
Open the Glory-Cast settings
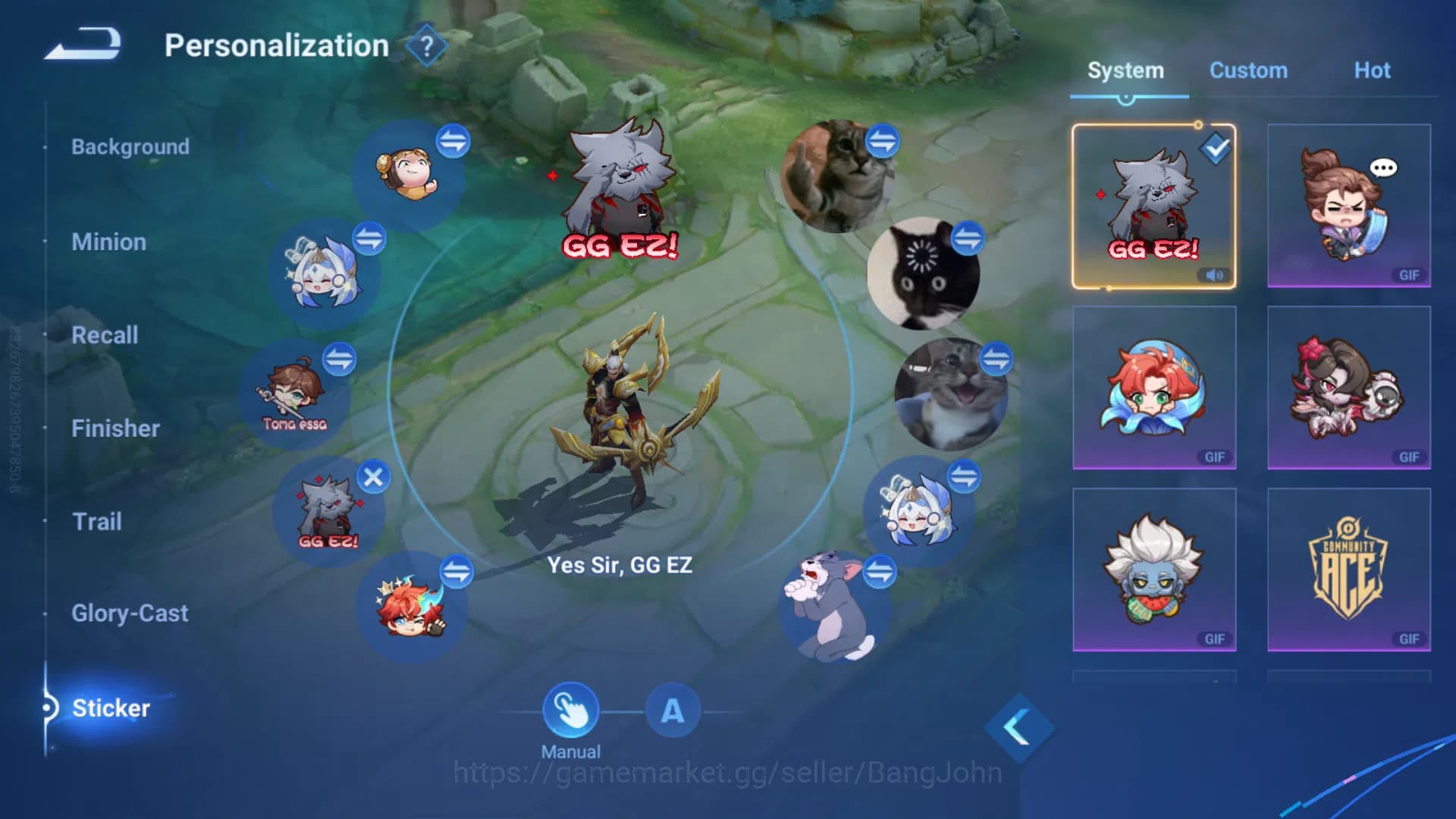point(130,613)
